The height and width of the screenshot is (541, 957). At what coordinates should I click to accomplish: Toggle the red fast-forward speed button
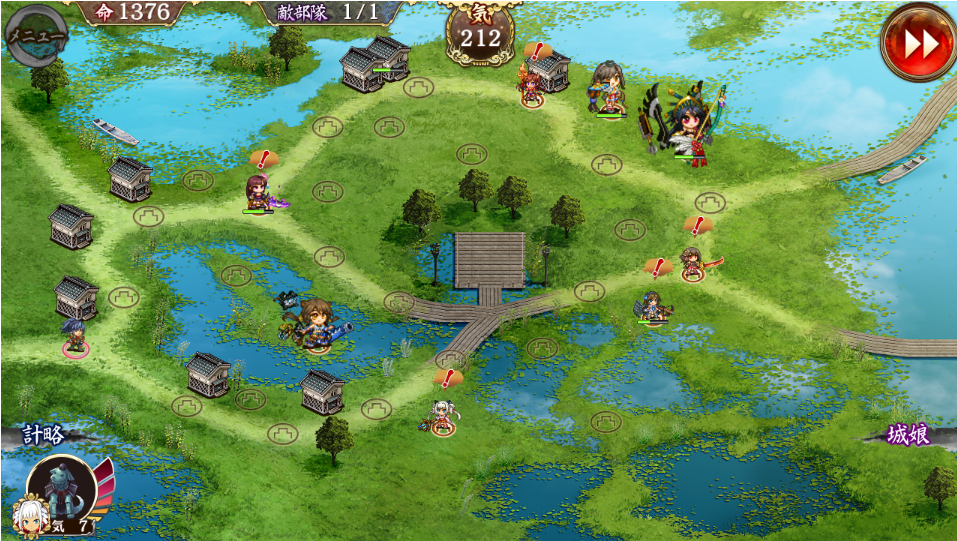pyautogui.click(x=918, y=42)
